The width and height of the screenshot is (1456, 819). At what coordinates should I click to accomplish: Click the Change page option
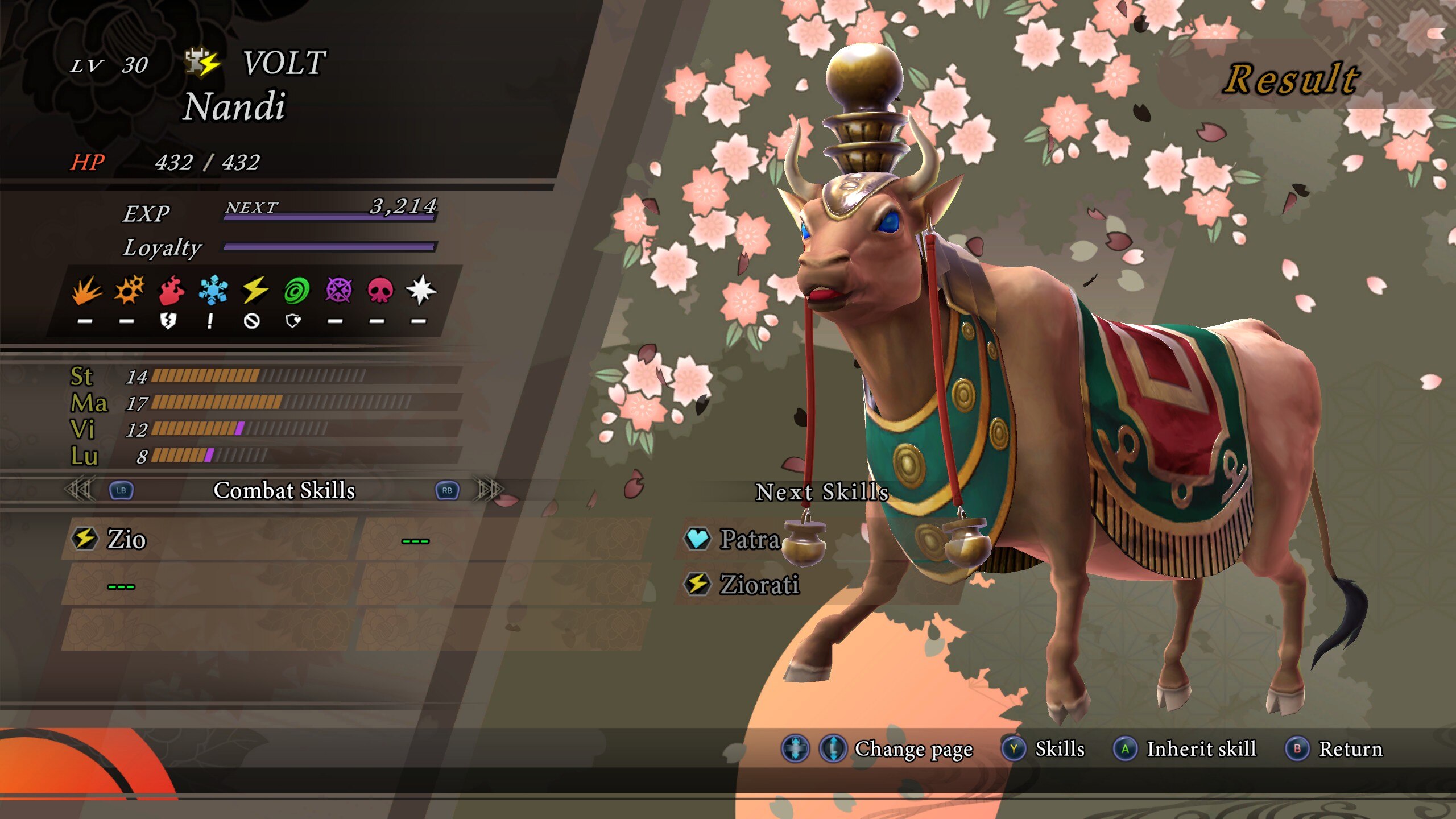[x=913, y=749]
